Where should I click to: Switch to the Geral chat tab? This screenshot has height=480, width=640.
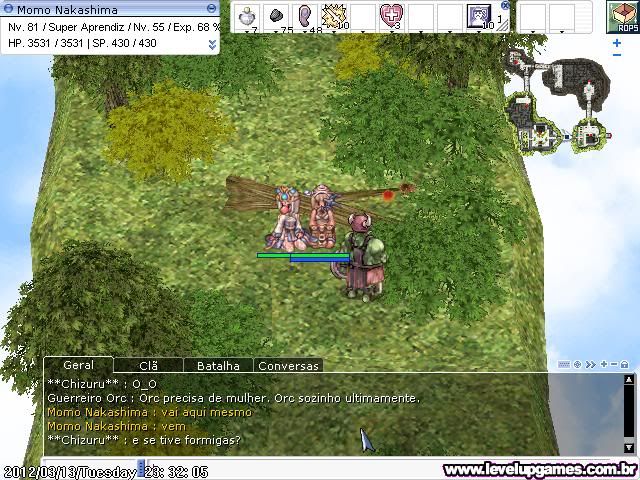78,366
